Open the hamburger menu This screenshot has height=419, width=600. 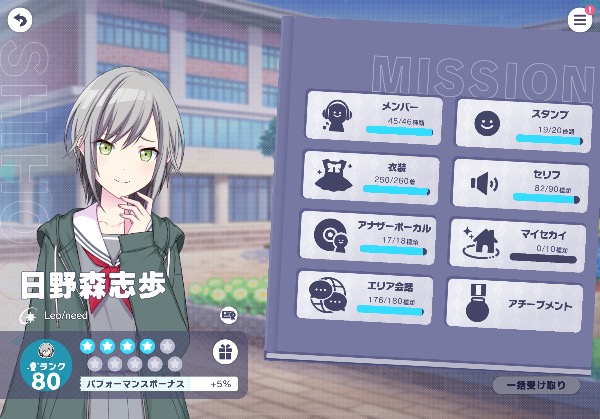pos(579,20)
